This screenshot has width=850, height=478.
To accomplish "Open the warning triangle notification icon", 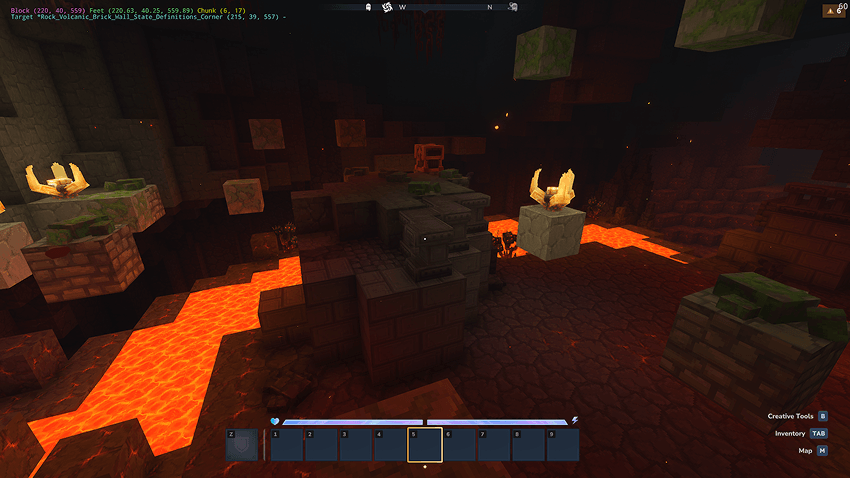I will tap(832, 11).
